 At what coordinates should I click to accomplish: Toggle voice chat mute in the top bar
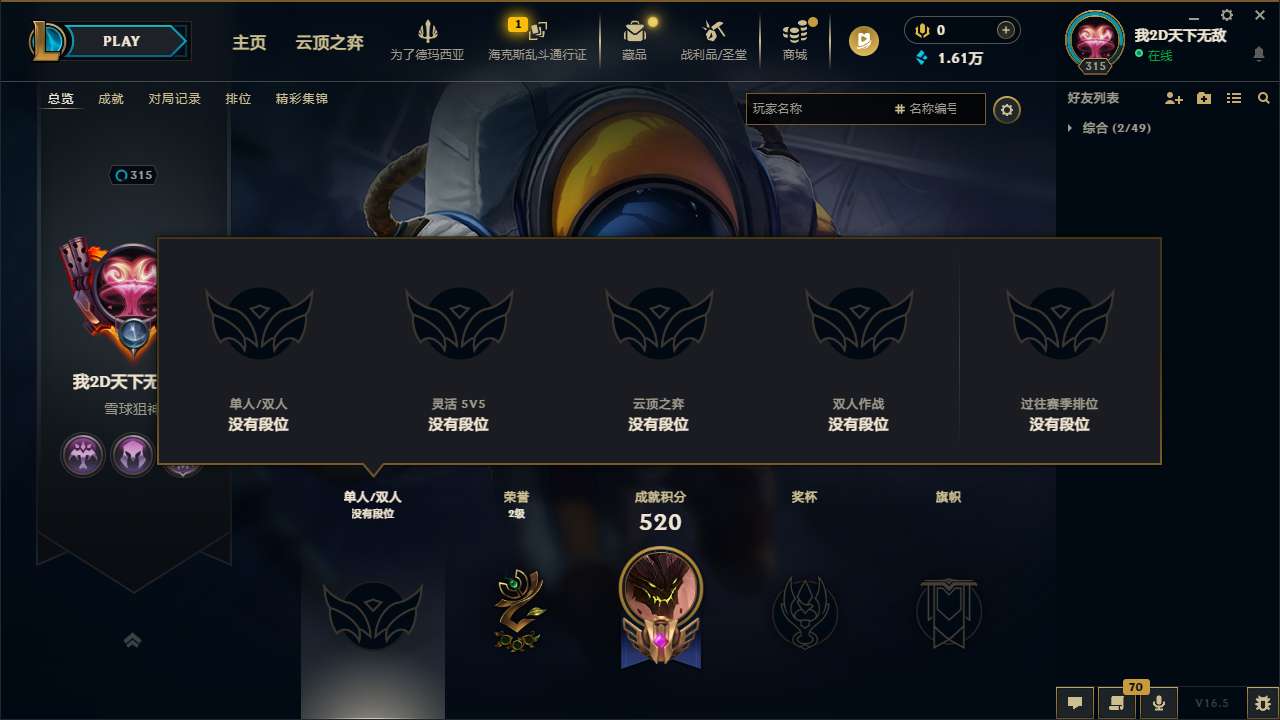921,30
